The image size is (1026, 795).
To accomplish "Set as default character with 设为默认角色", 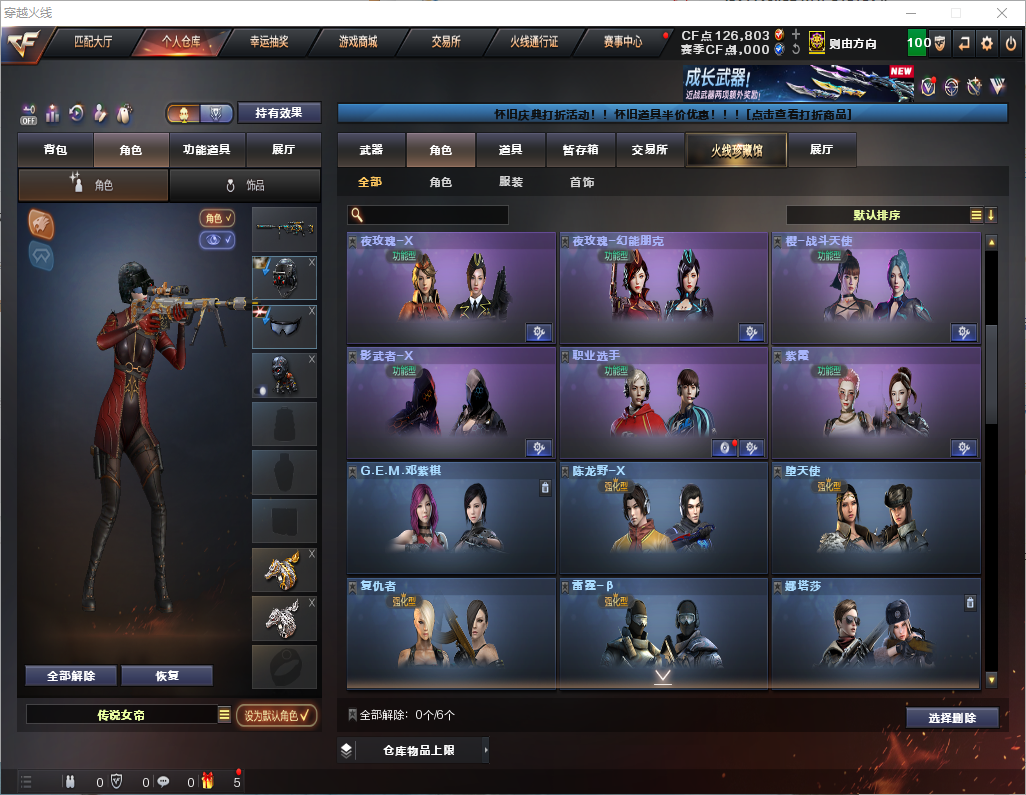I will click(x=276, y=715).
